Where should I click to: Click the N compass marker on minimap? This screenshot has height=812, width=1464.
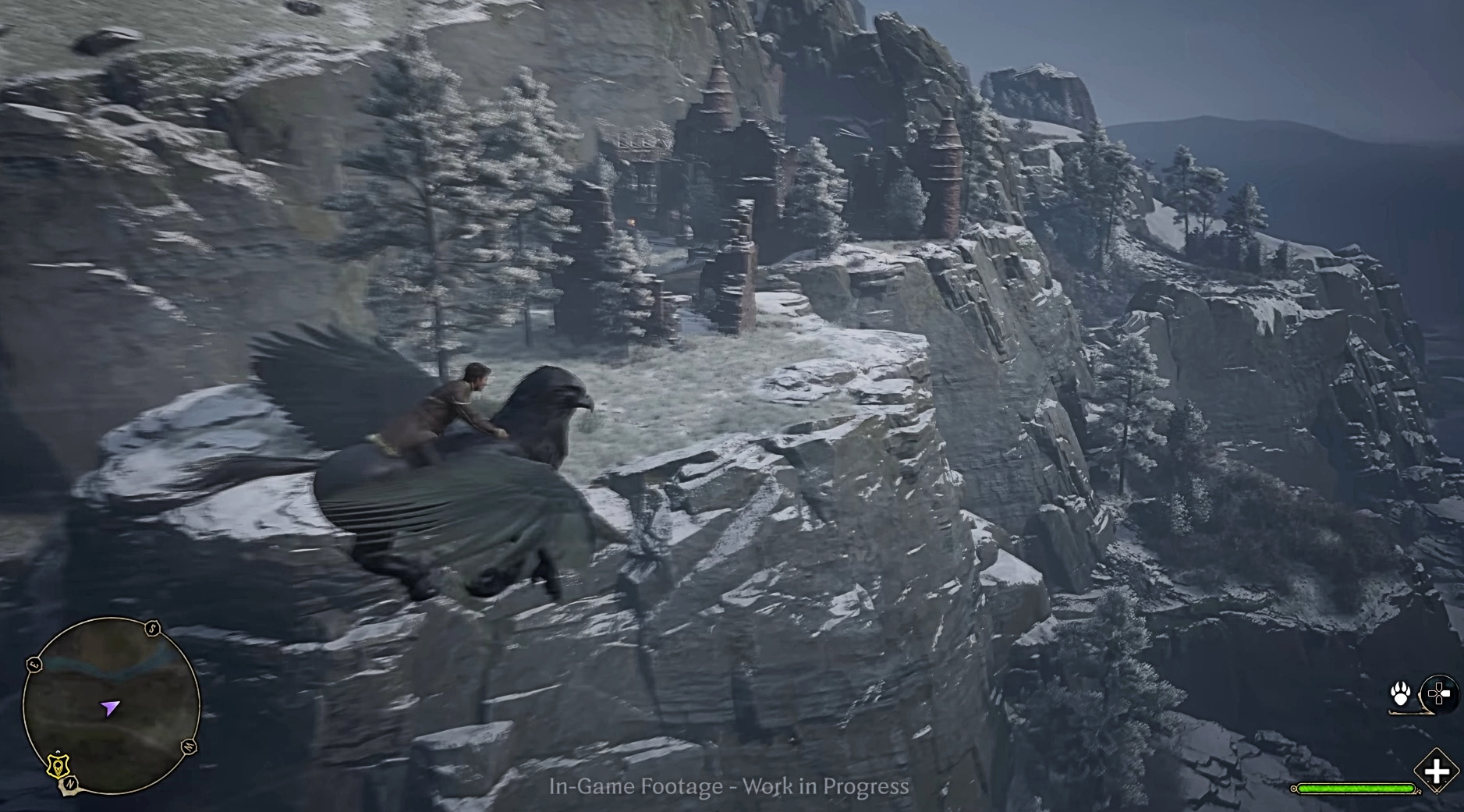tap(70, 783)
